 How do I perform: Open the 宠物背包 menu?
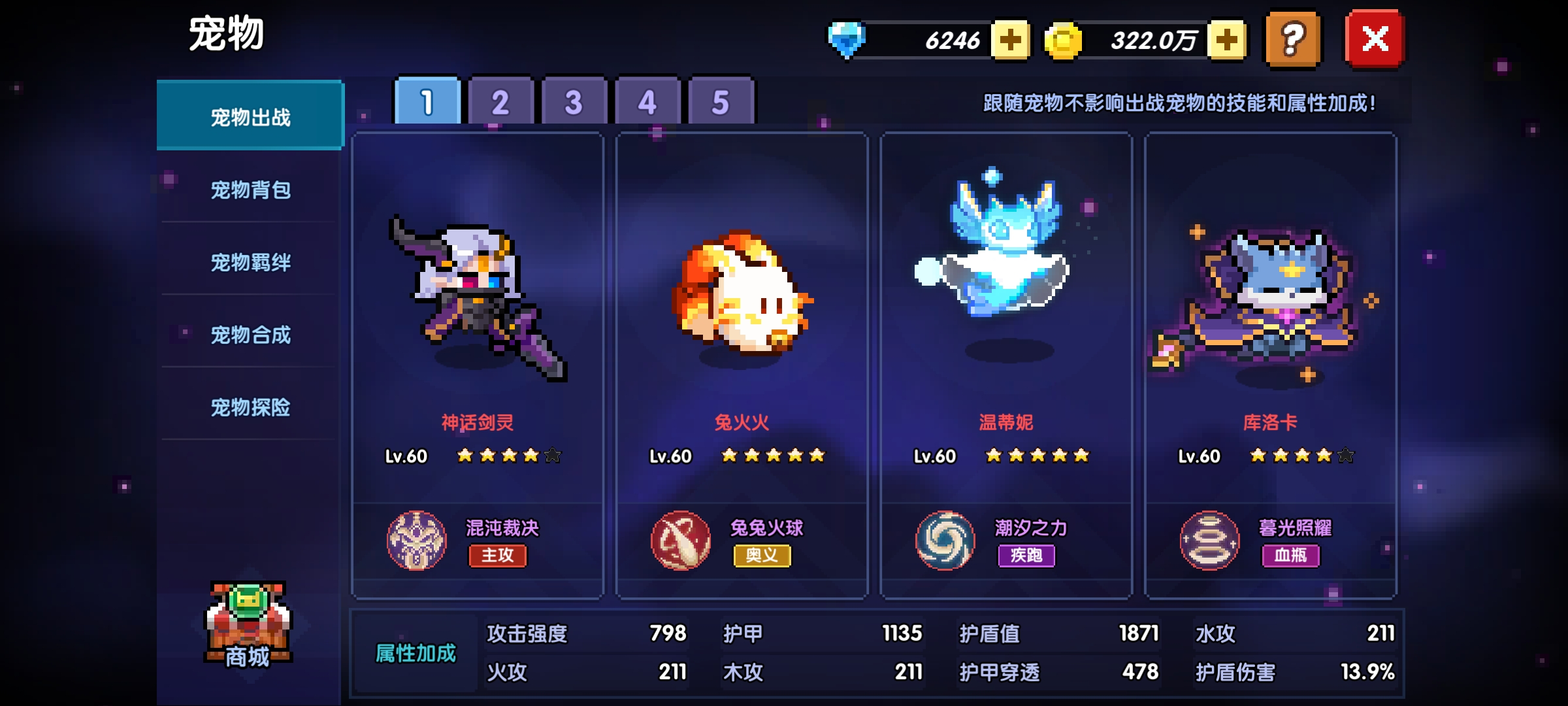pos(250,190)
